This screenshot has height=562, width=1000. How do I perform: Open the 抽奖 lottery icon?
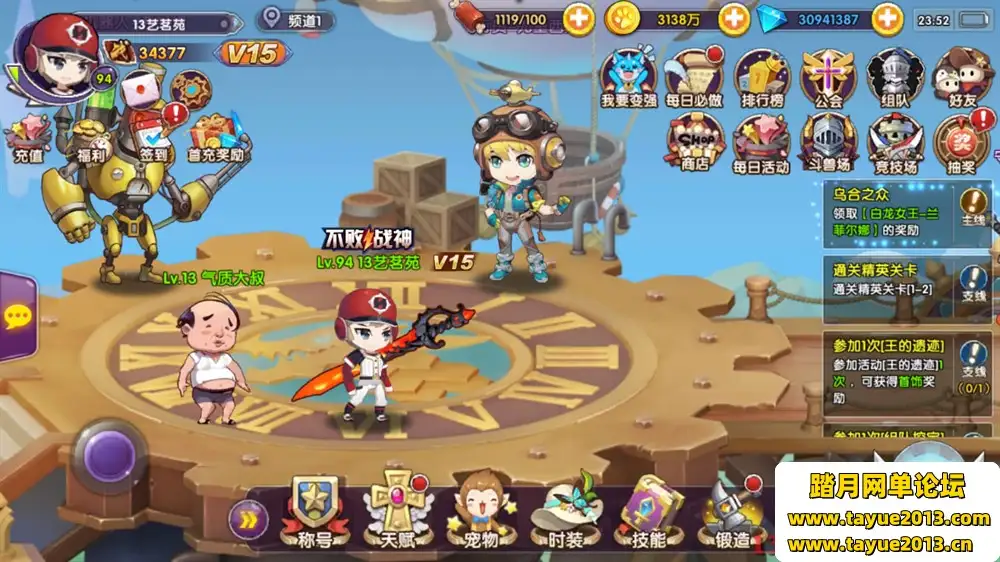pos(960,140)
